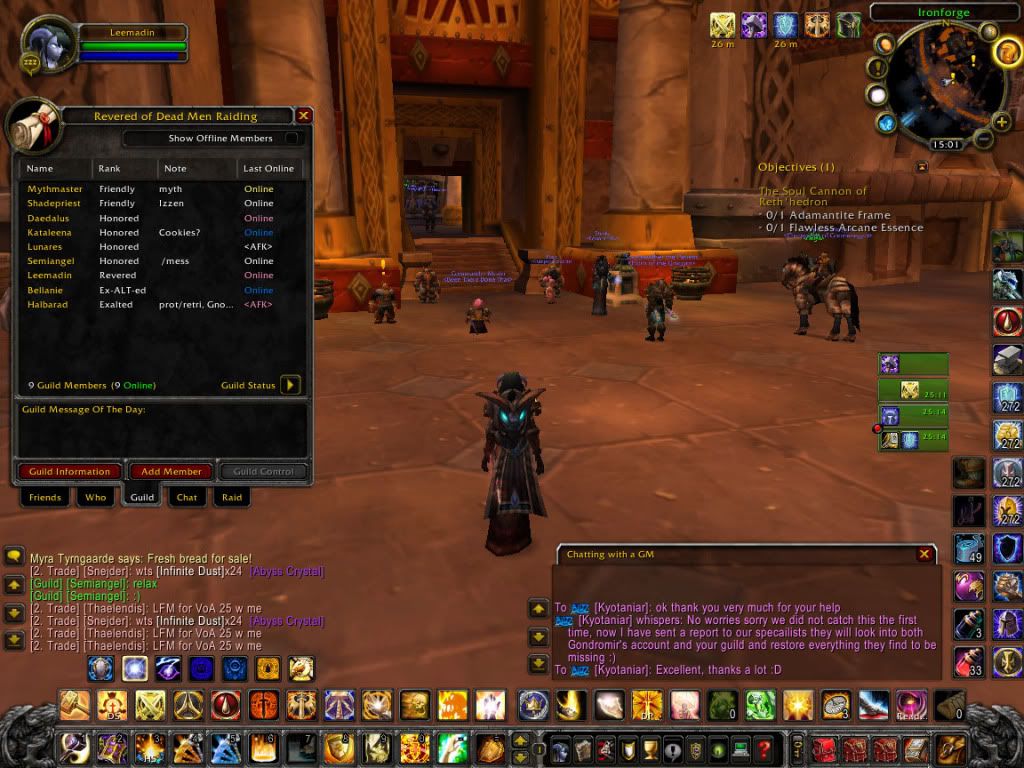1024x768 pixels.
Task: Close the Chatting with a GM window
Action: coord(924,554)
